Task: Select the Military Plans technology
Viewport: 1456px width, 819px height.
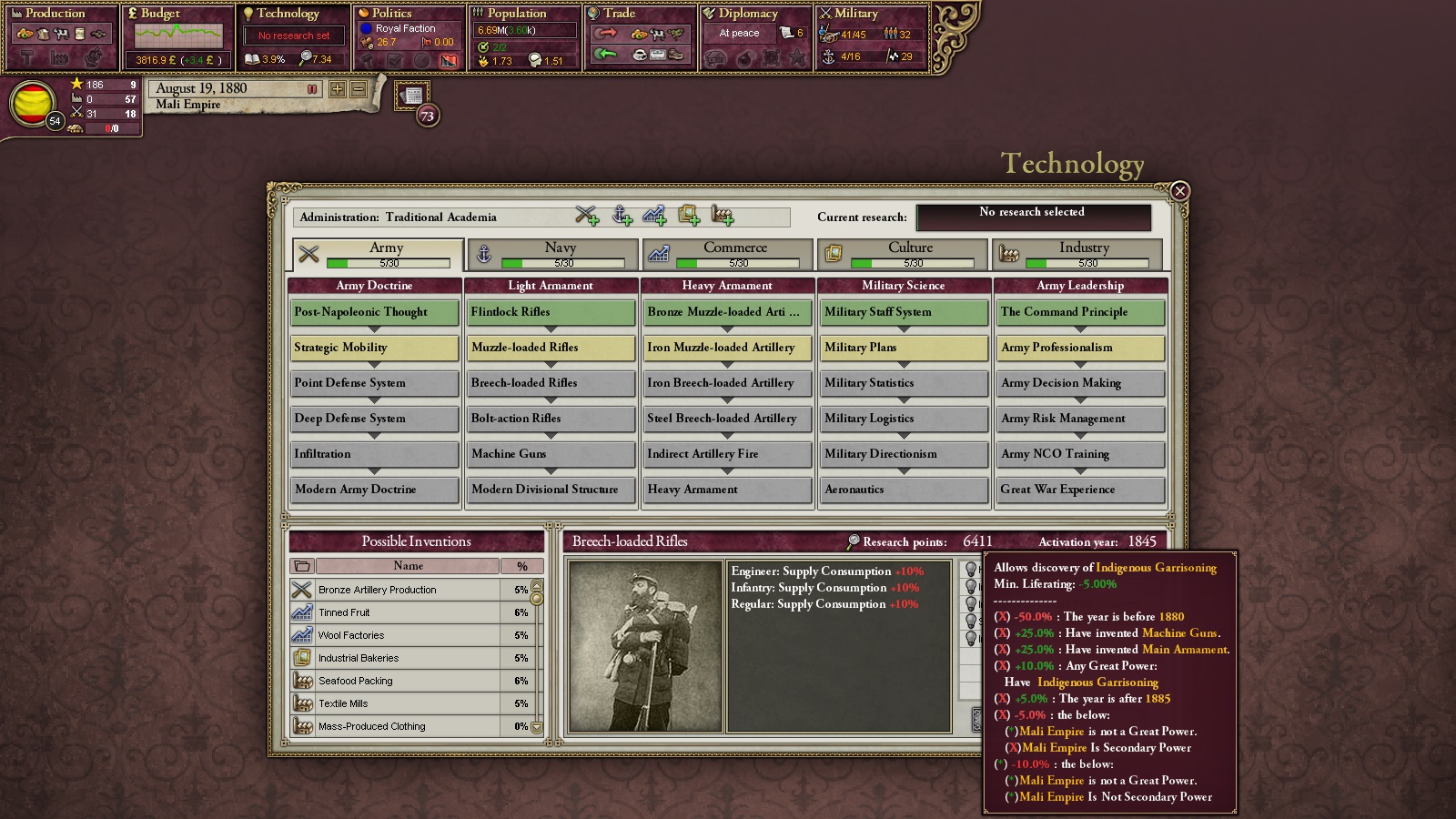Action: (x=903, y=348)
